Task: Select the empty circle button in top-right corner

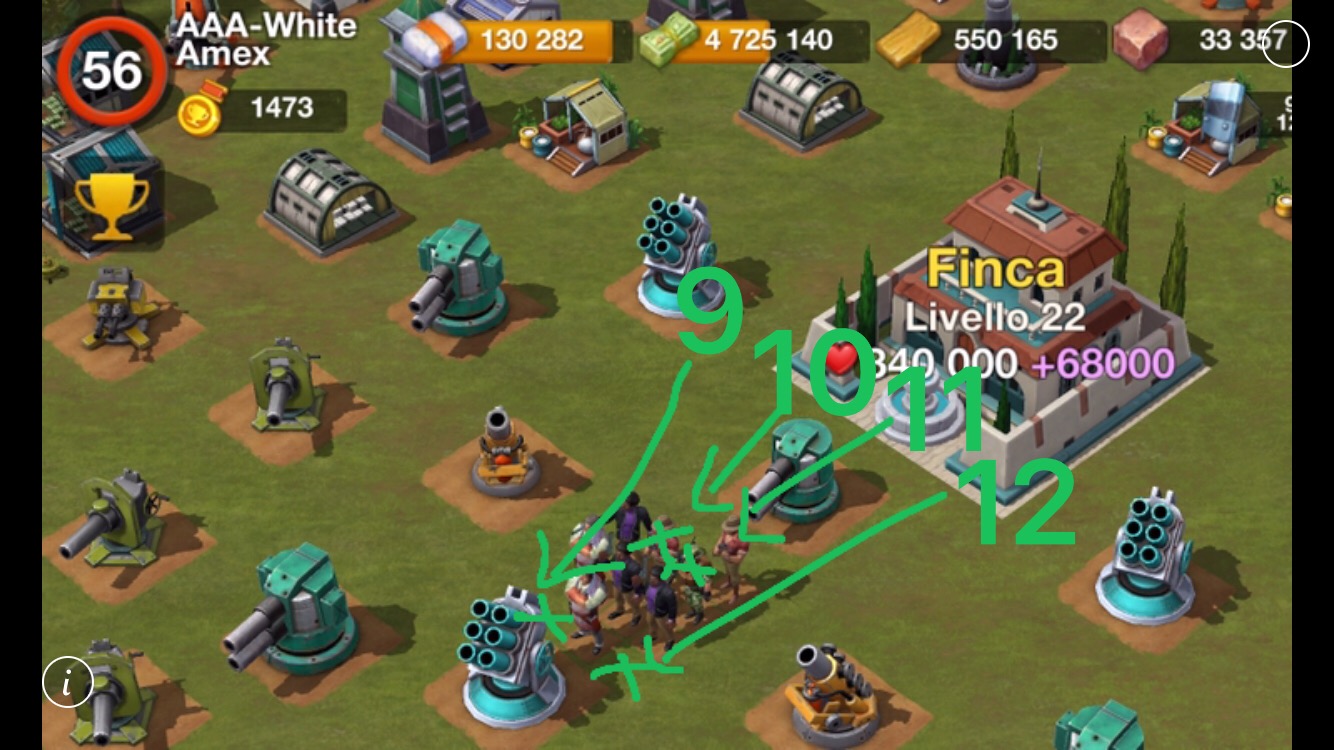Action: point(1285,43)
